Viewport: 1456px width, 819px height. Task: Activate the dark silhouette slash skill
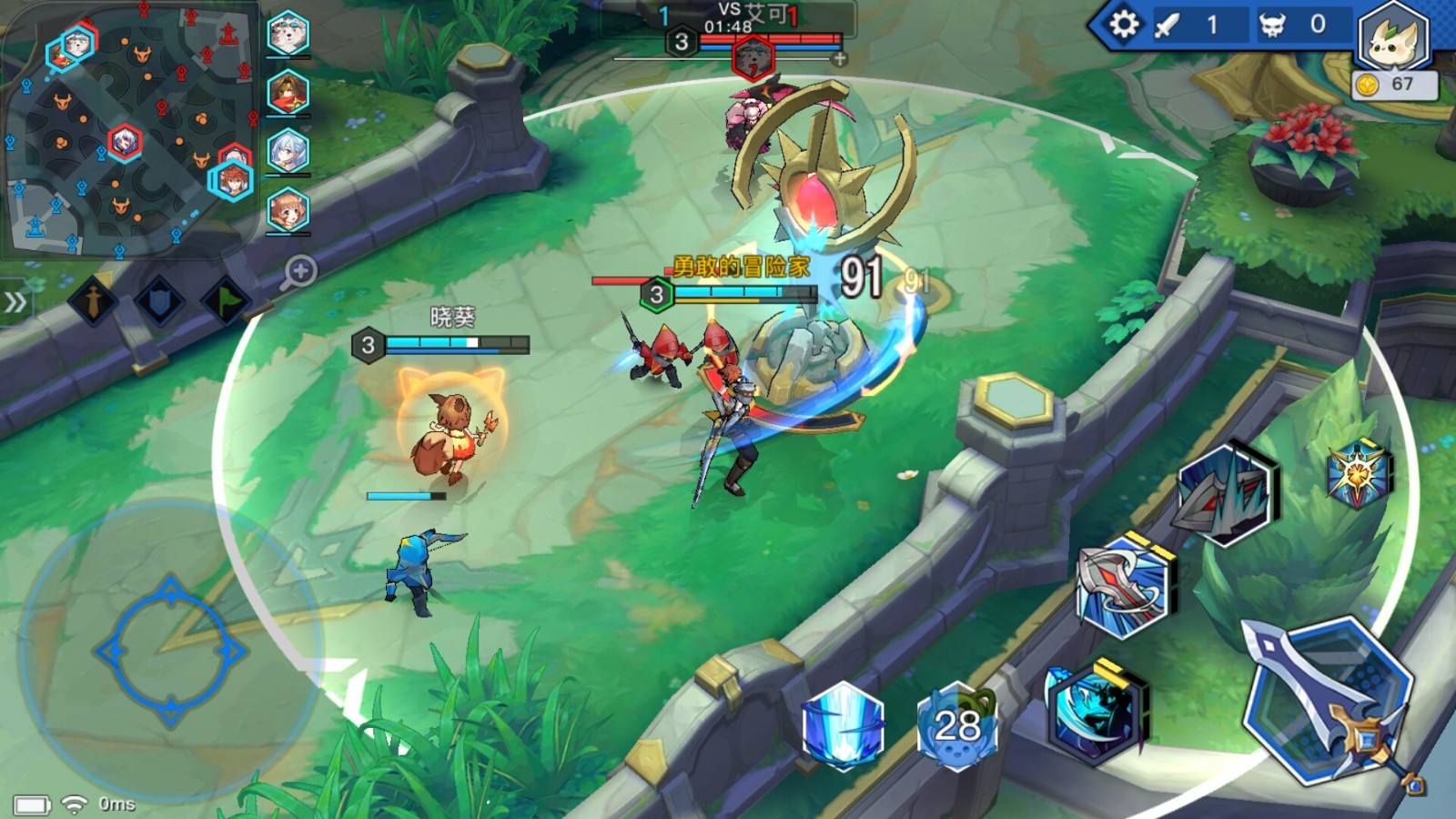click(1095, 711)
